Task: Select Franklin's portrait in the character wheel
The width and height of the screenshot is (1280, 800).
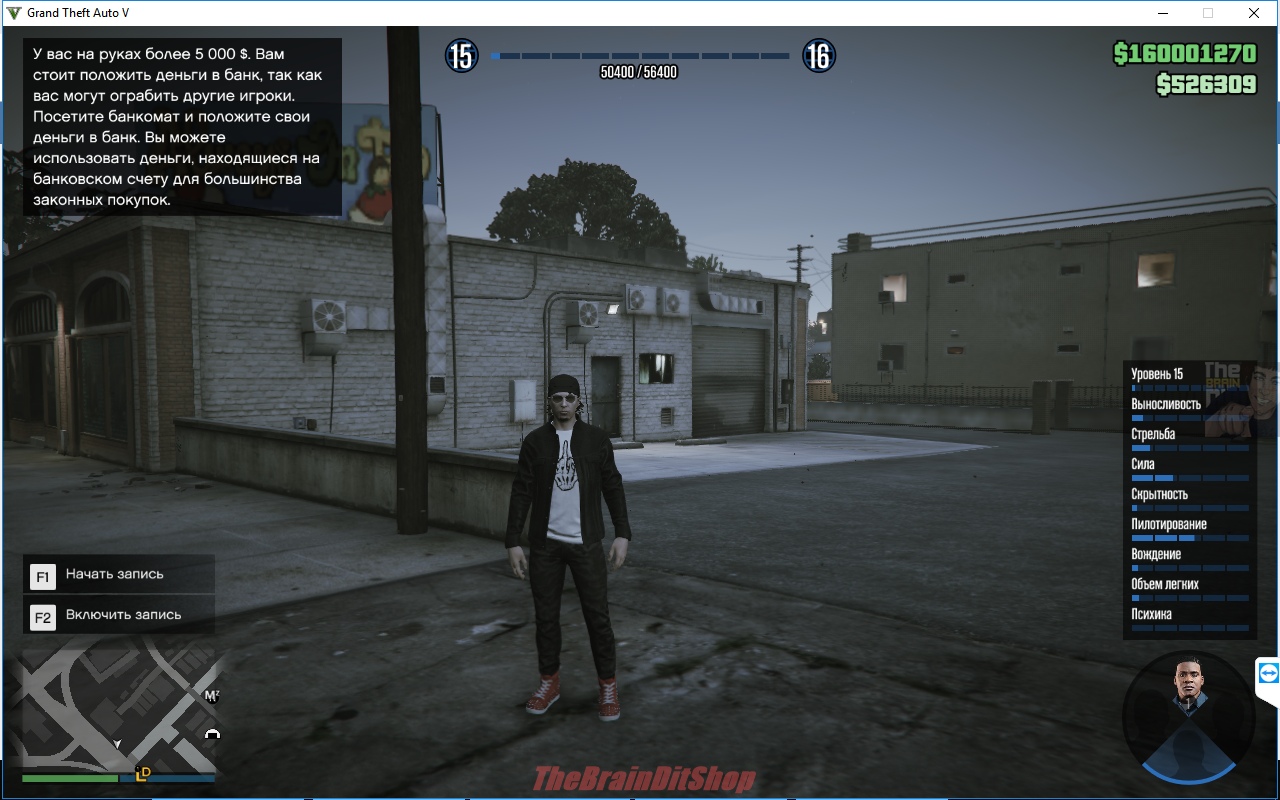Action: (1189, 690)
